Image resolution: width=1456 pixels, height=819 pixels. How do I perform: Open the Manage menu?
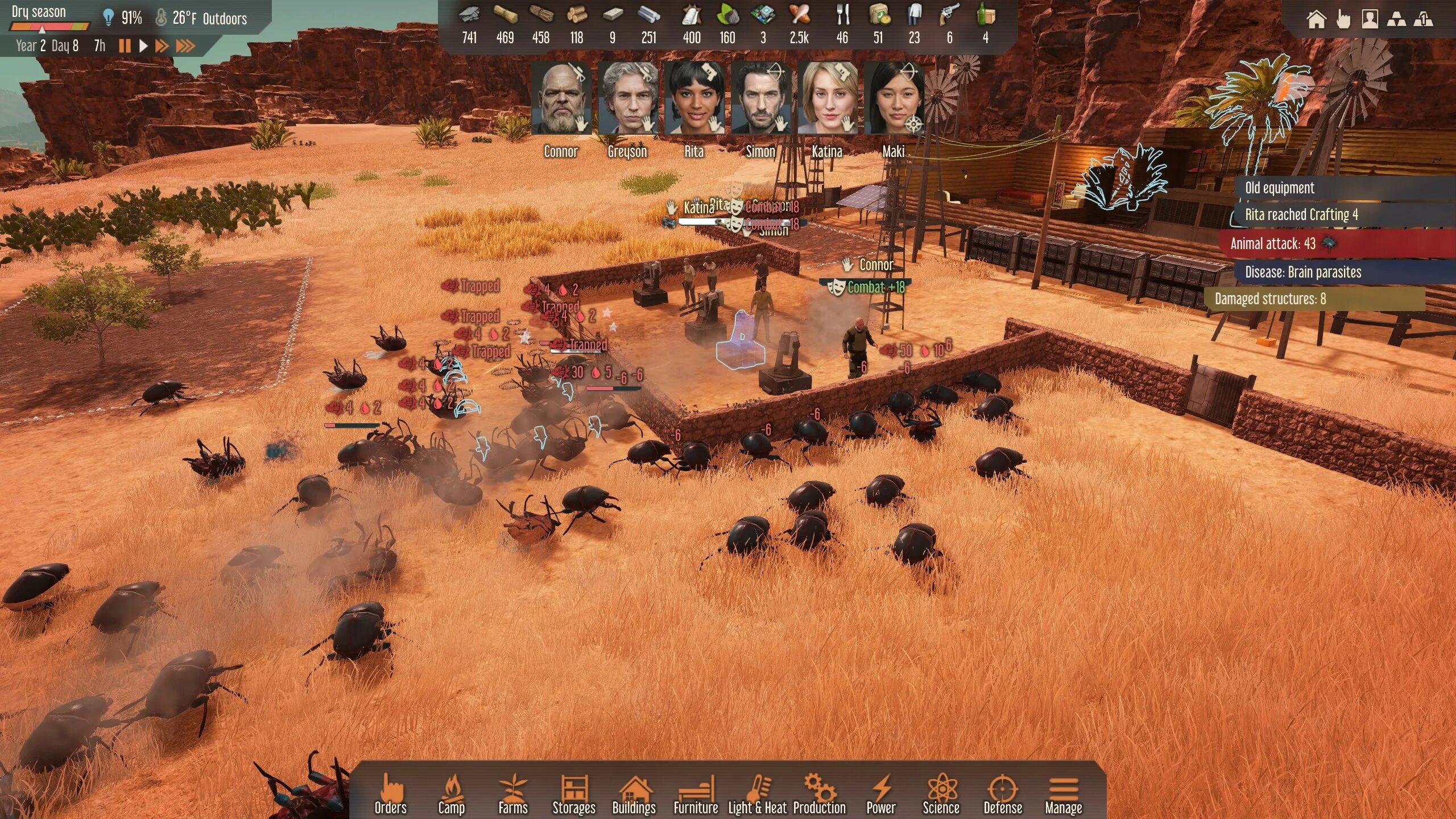coord(1064,795)
